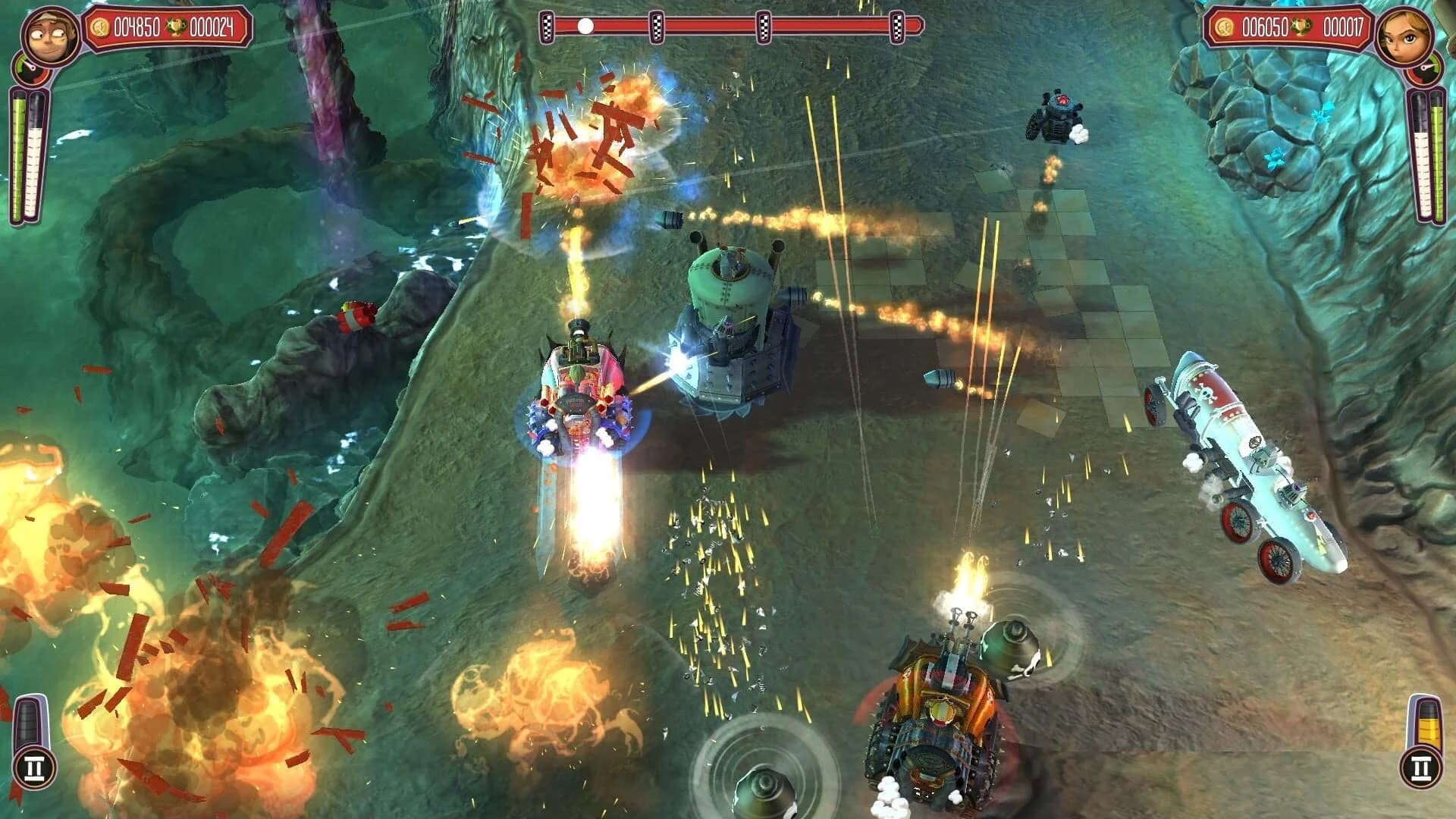Select the right player's coin icon
Viewport: 1456px width, 819px height.
(1224, 27)
